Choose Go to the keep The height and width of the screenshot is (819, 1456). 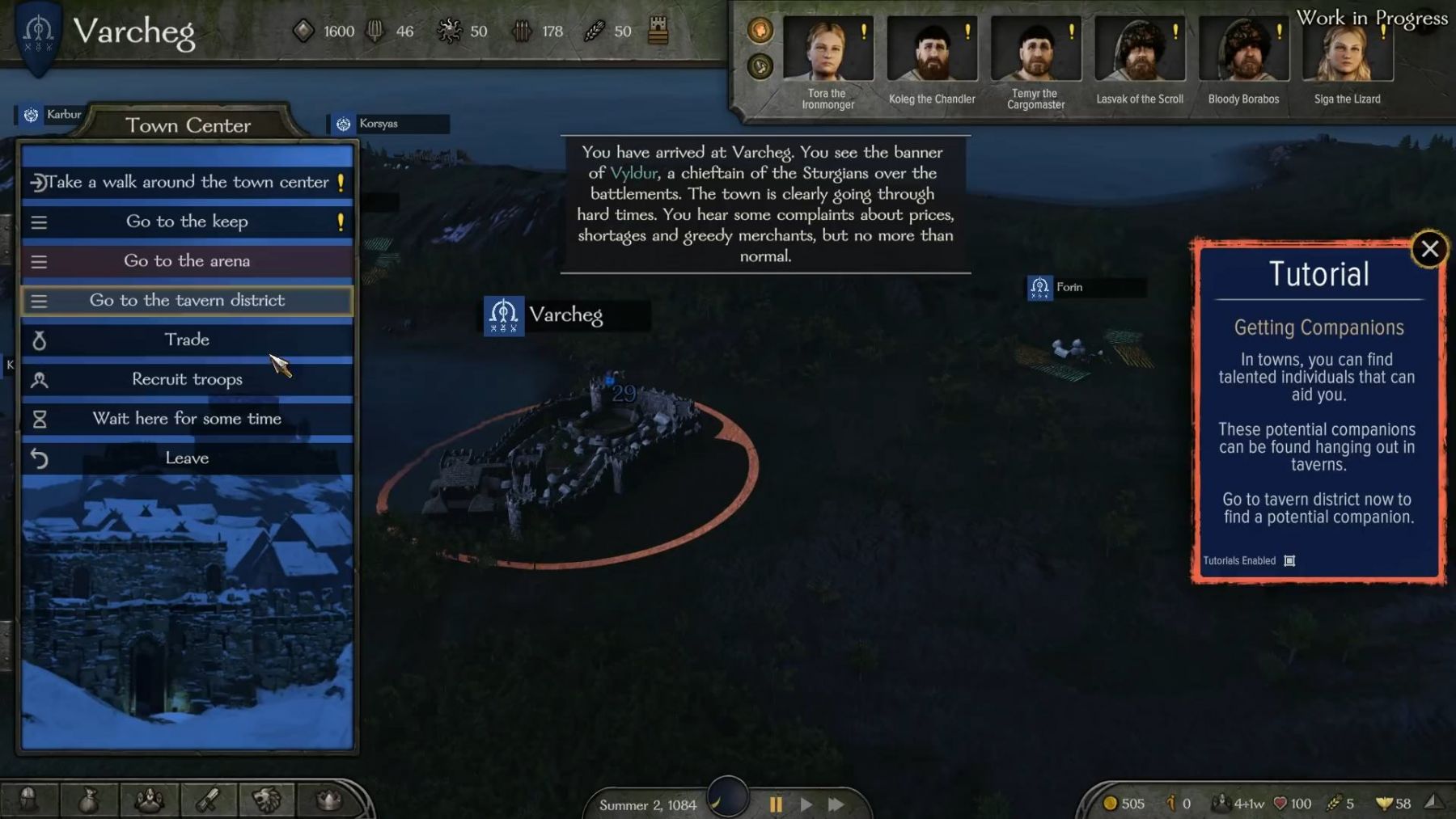[x=187, y=222]
